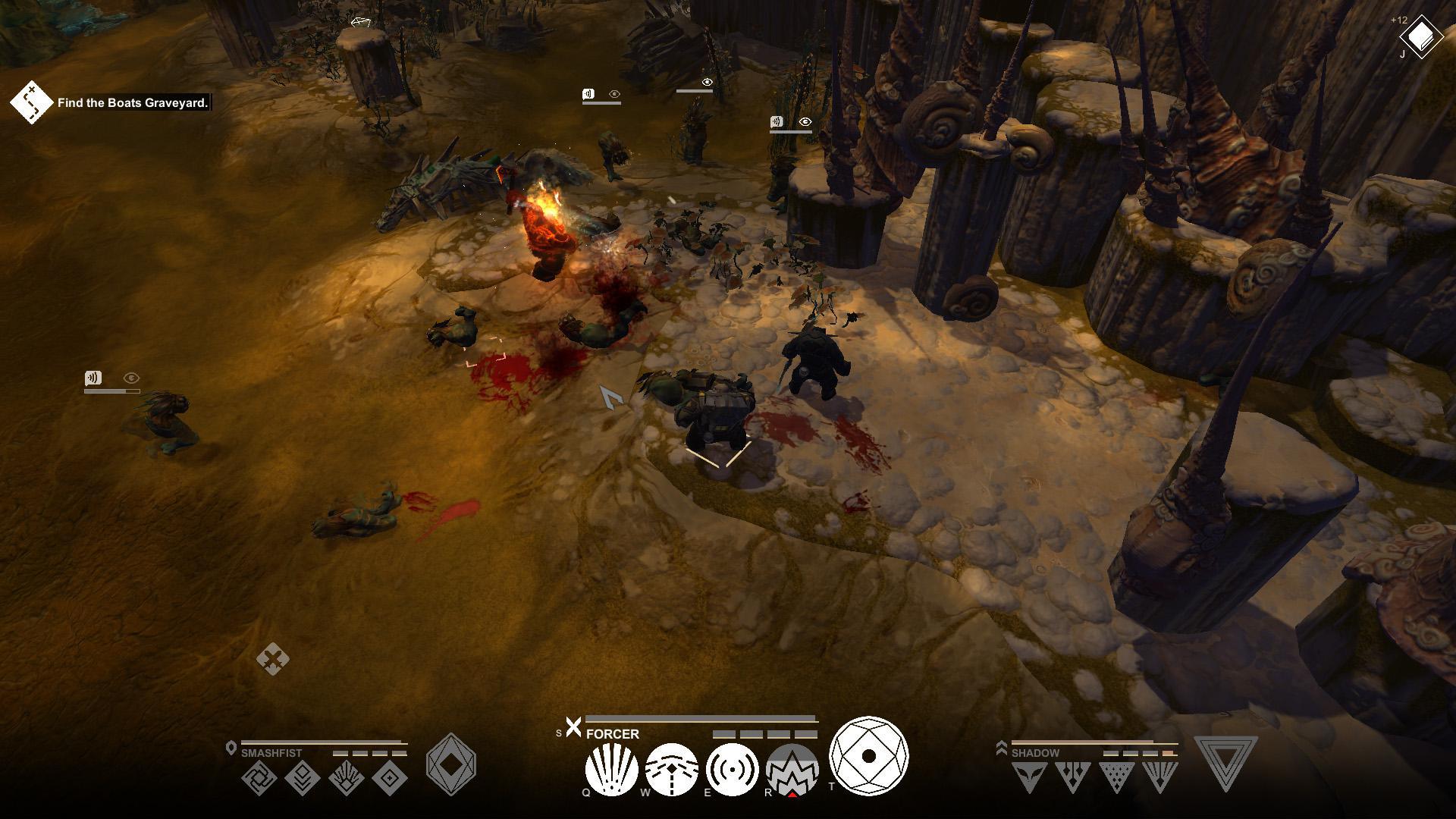Activate Smashfist's large hexagon ultimate
Viewport: 1456px width, 819px height.
[451, 764]
